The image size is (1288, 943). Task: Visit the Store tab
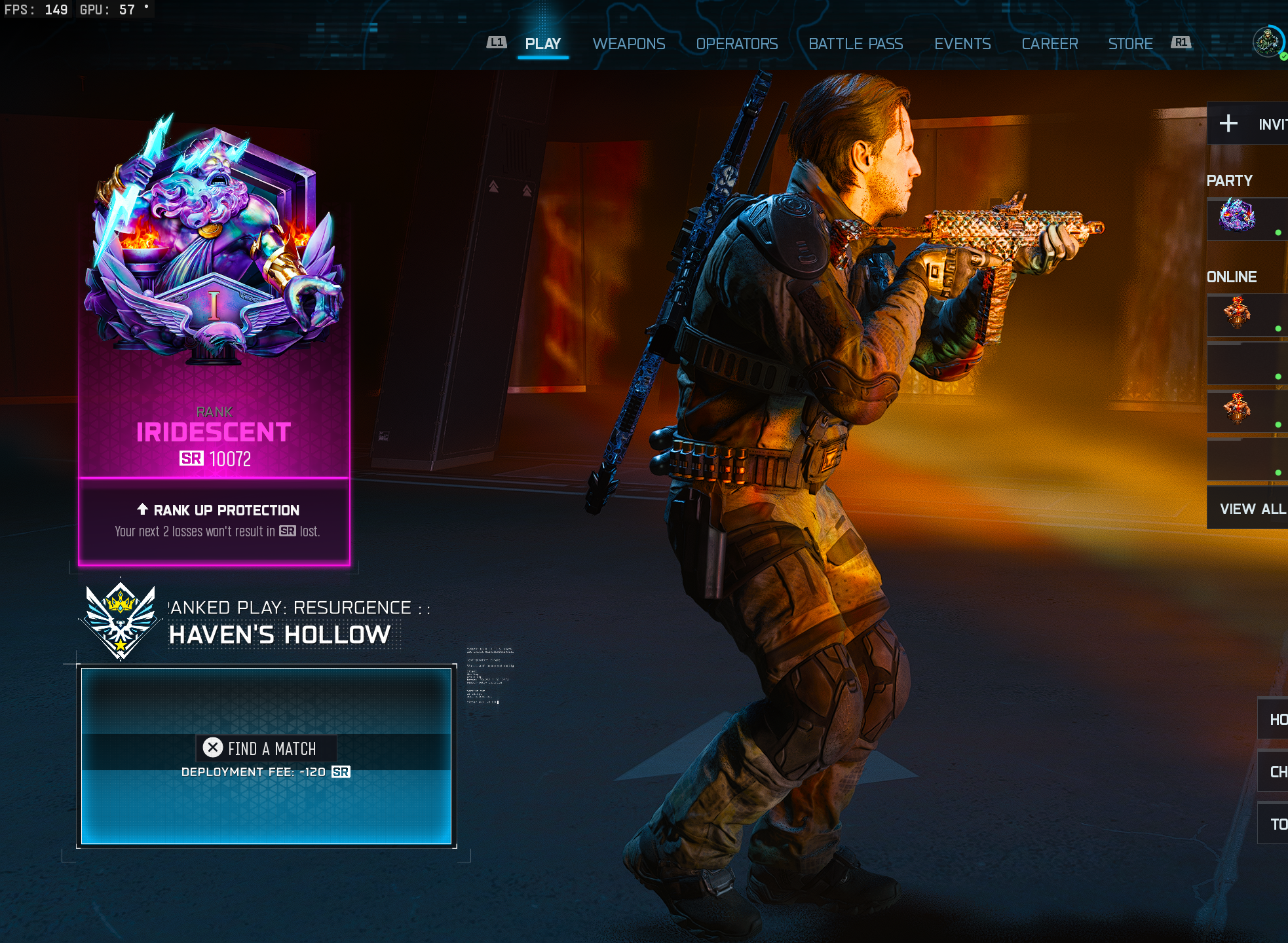tap(1130, 44)
